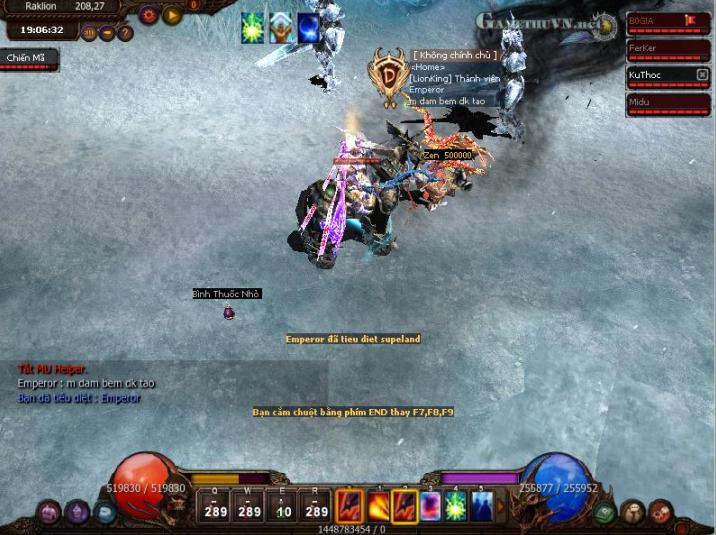Activate the fiery explosion skill in hotbar
Viewport: 716px width, 535px height.
pos(378,506)
